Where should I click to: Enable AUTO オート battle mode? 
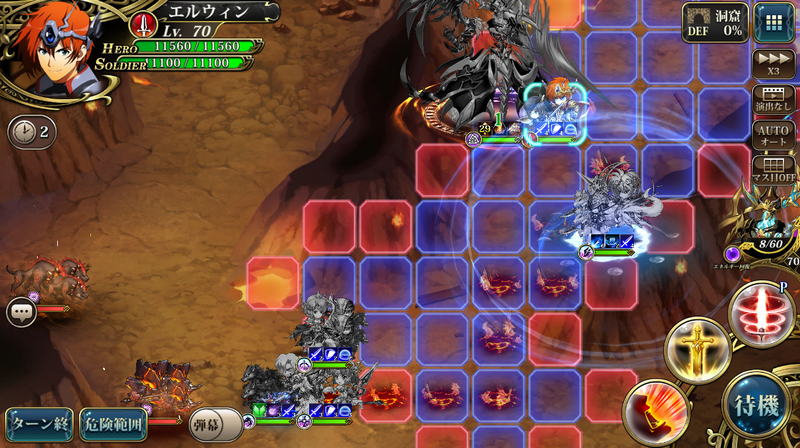[x=773, y=137]
